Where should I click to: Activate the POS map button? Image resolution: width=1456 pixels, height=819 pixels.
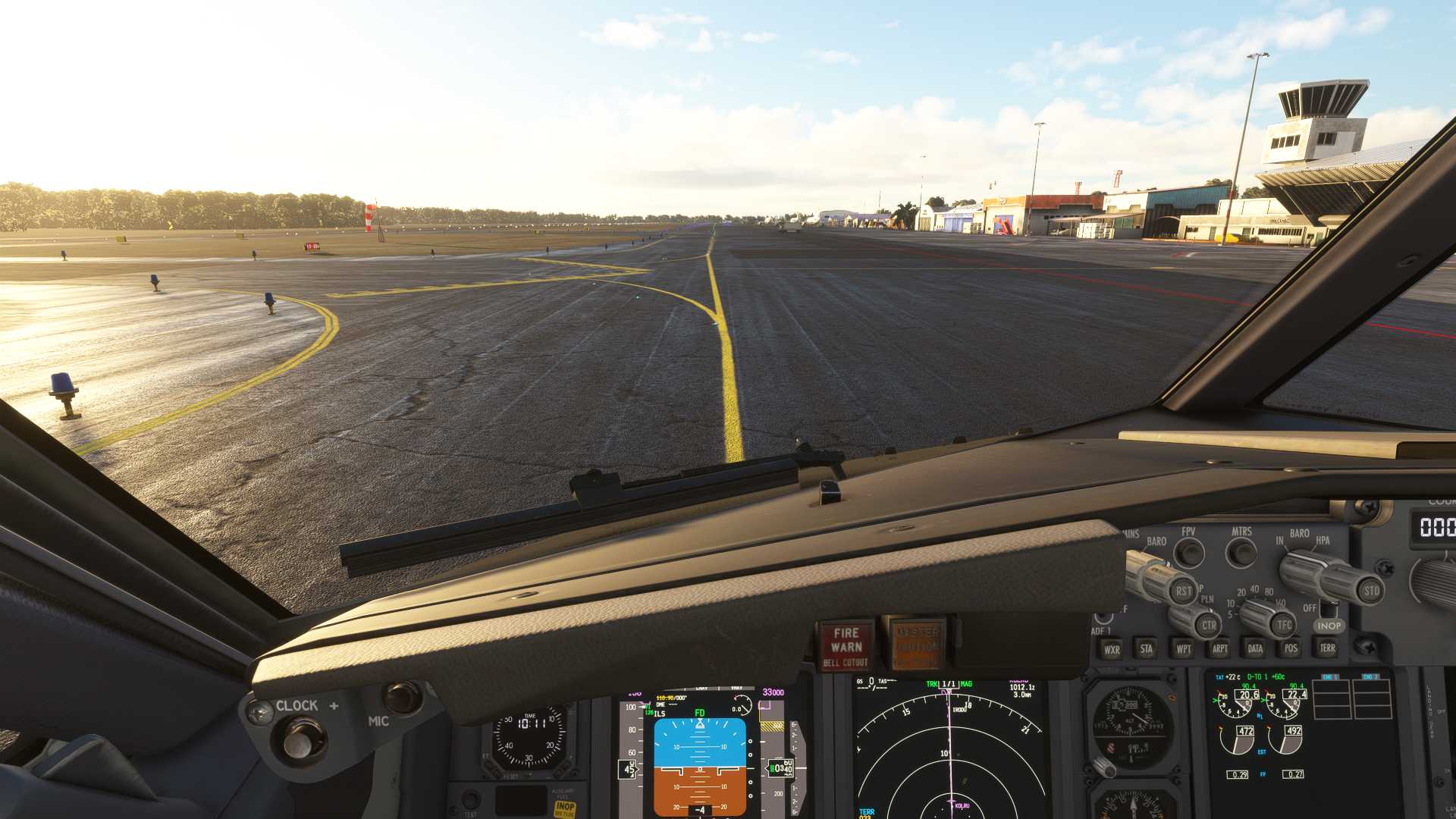coord(1291,648)
